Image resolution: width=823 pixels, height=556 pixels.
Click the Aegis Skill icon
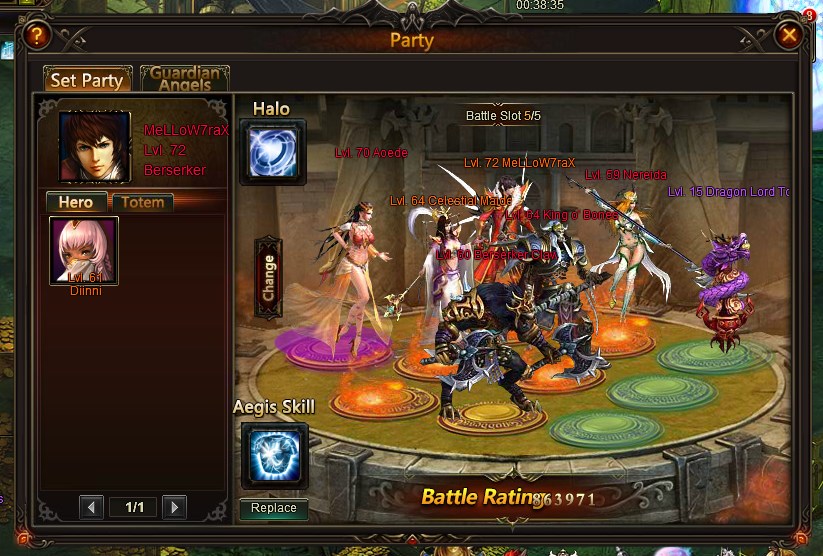[x=274, y=455]
